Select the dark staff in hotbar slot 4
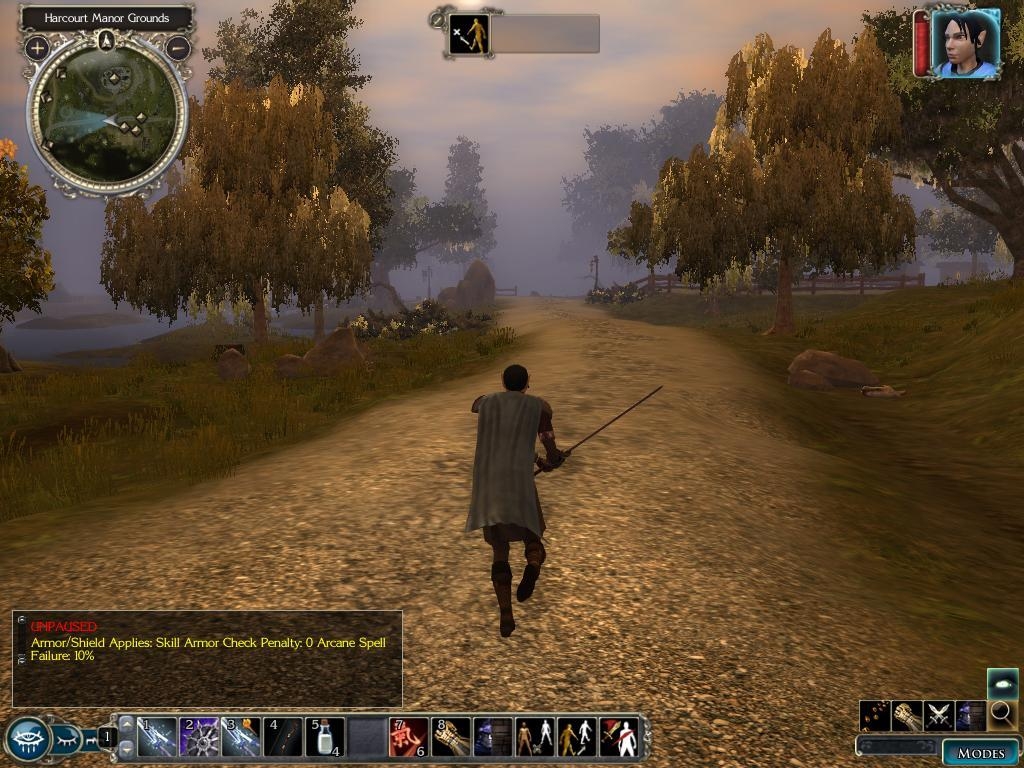The height and width of the screenshot is (768, 1024). [284, 737]
